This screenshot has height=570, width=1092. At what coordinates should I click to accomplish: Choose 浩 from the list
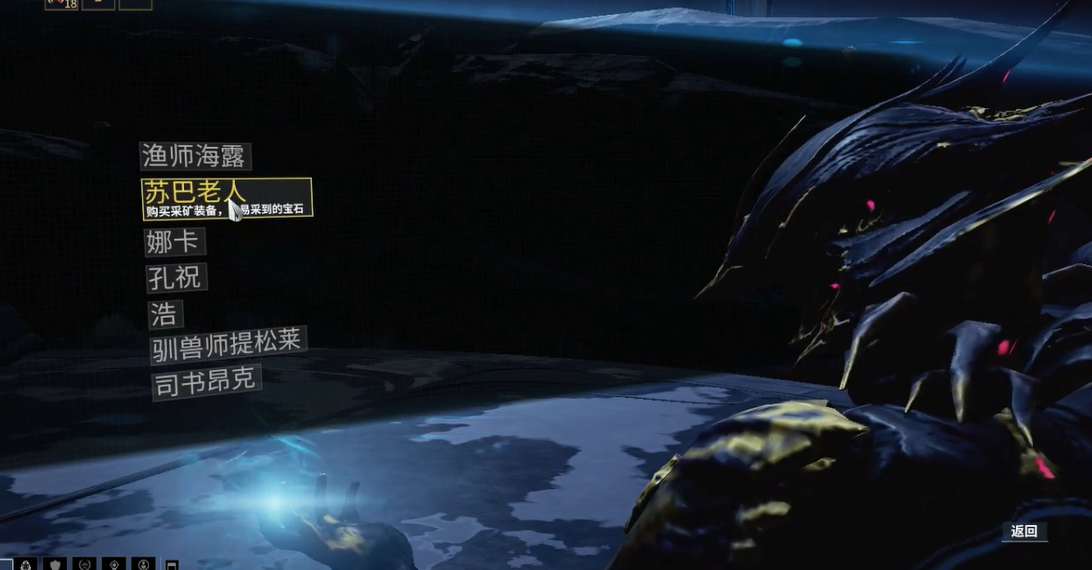(x=164, y=315)
